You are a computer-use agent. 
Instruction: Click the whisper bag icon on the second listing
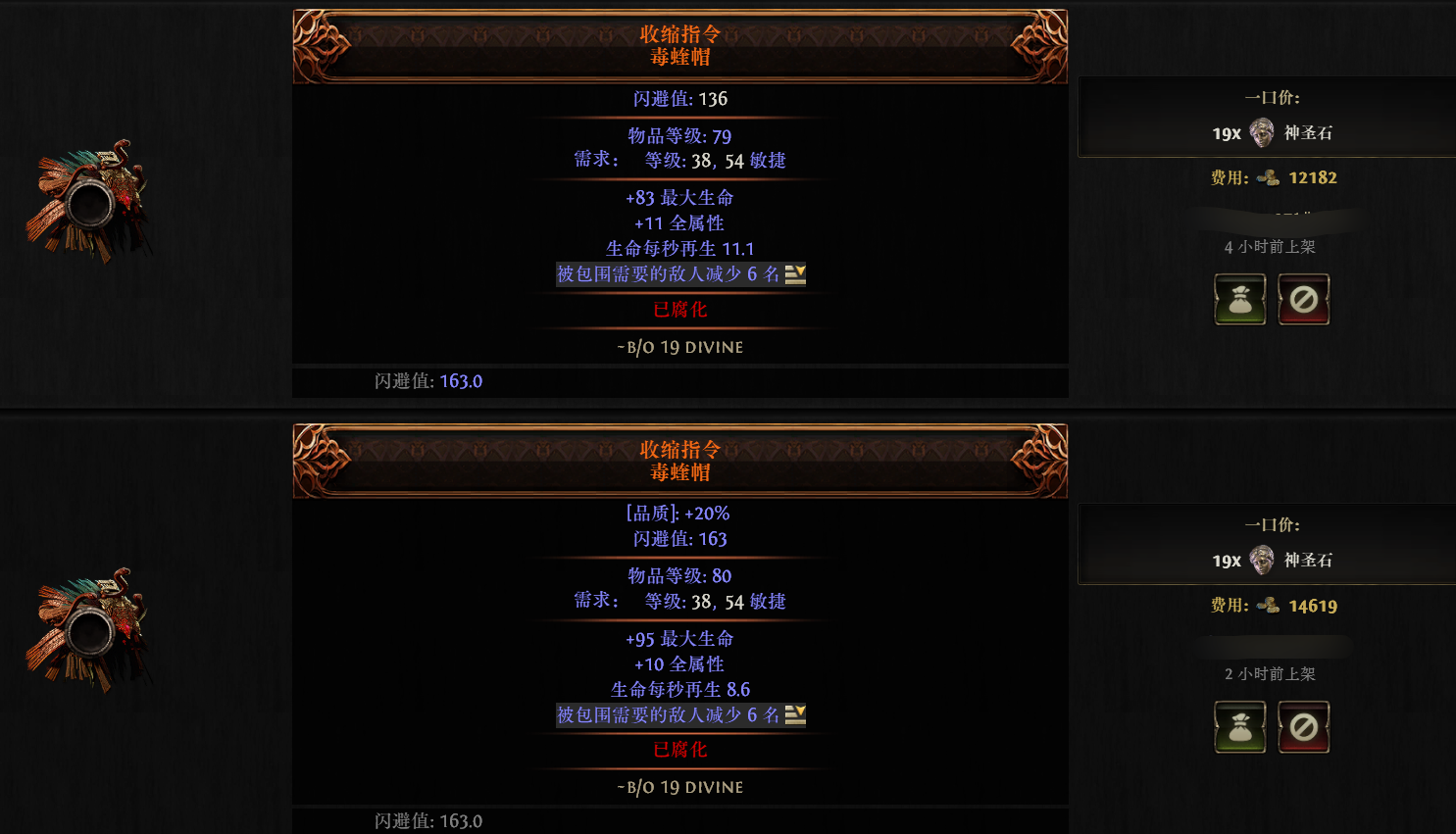1239,726
